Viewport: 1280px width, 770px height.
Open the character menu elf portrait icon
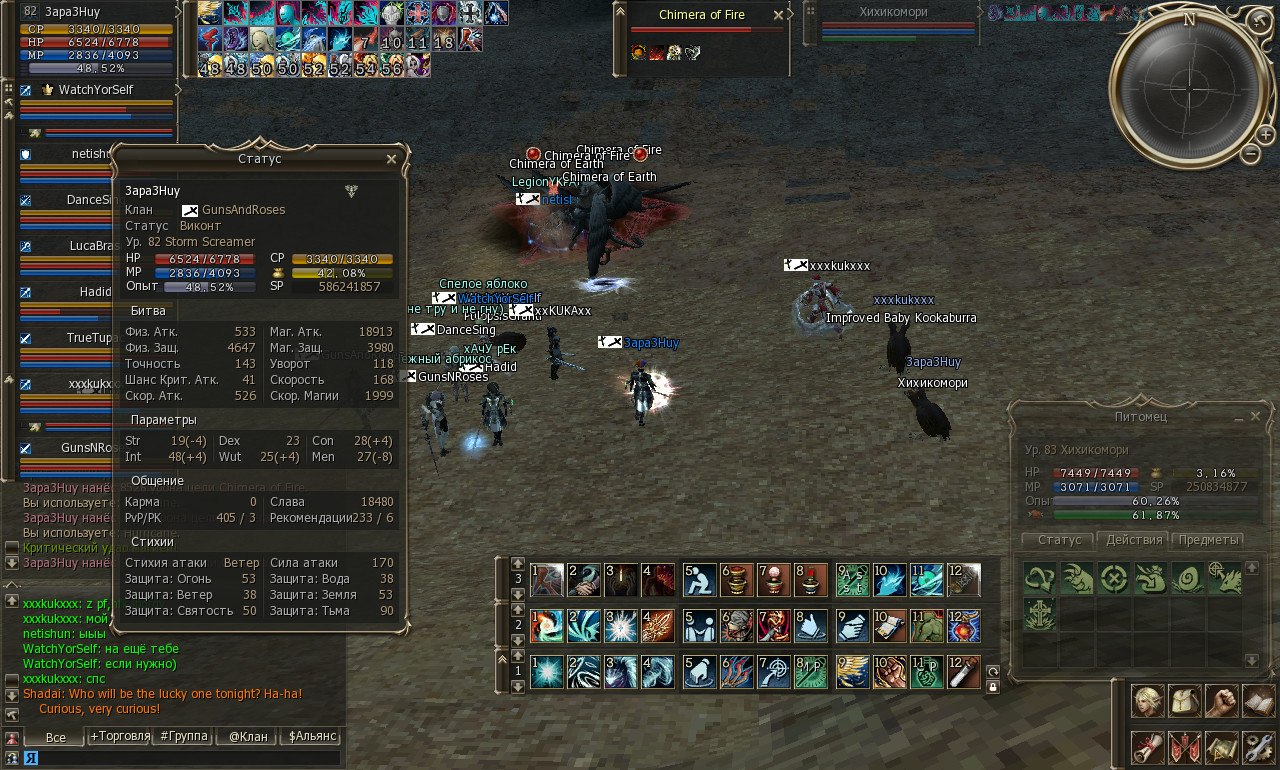click(x=1147, y=701)
